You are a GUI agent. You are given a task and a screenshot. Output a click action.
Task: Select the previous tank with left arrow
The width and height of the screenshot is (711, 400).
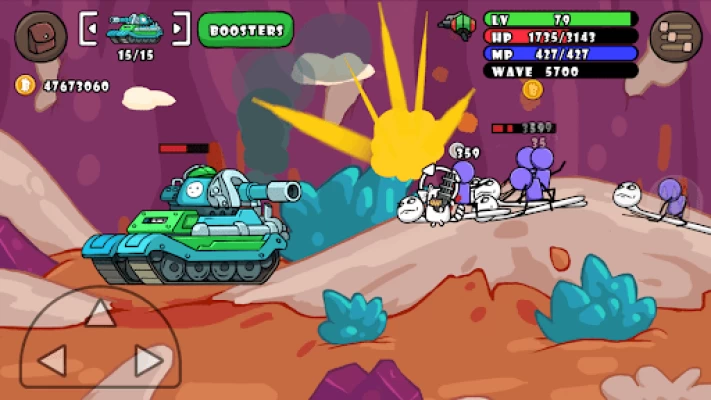point(92,29)
